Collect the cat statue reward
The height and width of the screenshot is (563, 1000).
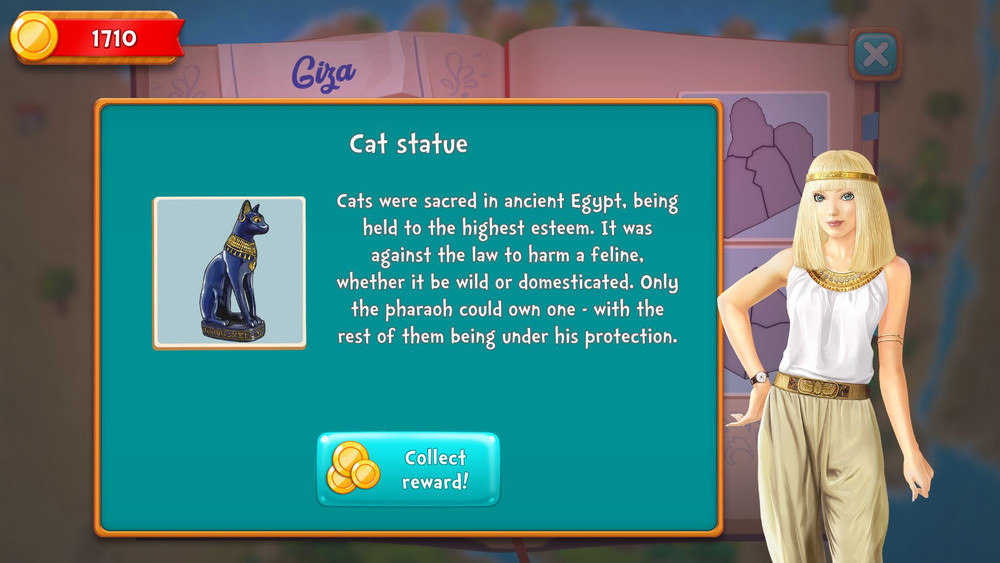[408, 469]
